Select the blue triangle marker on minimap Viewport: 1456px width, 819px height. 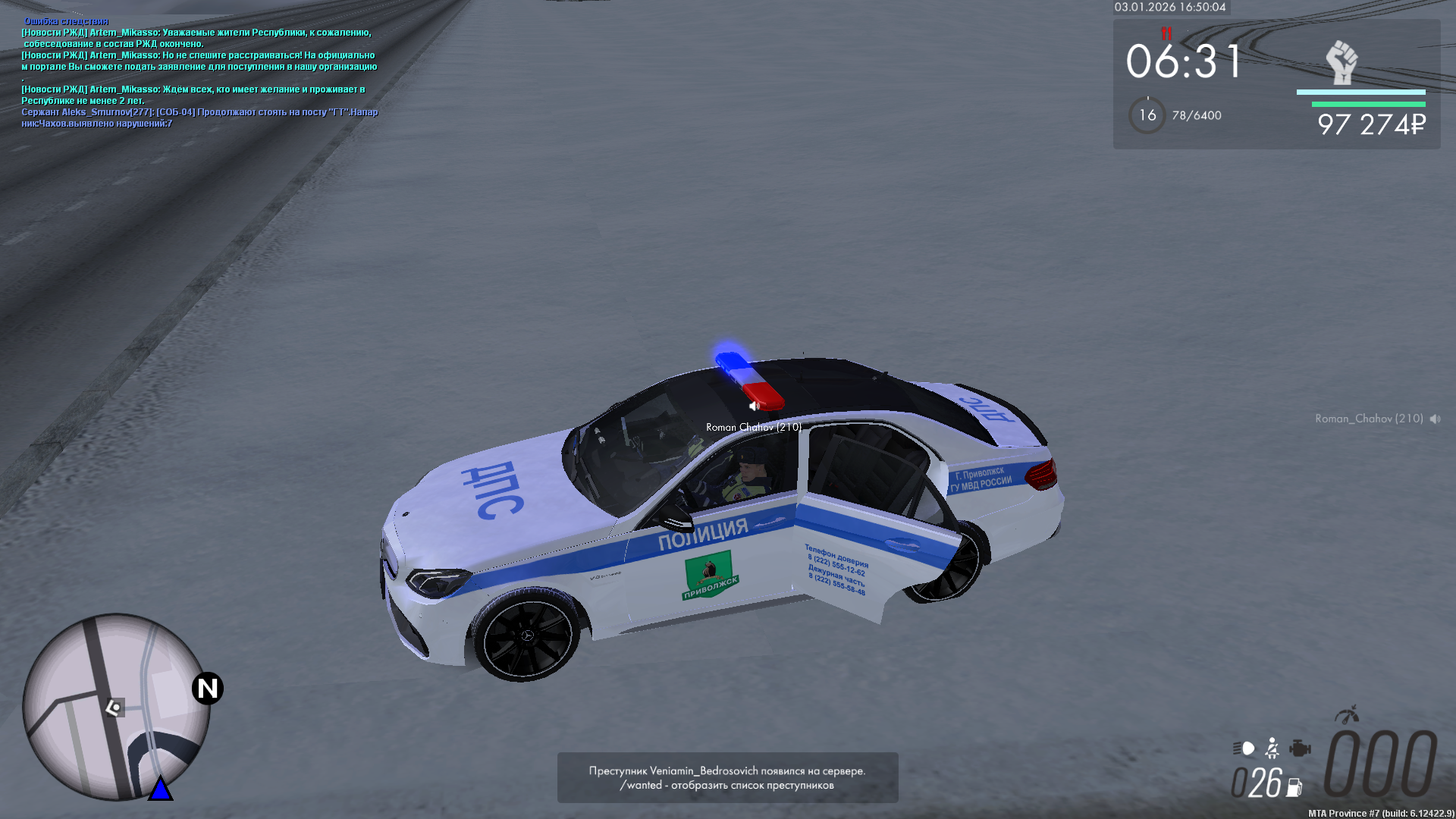(x=160, y=789)
